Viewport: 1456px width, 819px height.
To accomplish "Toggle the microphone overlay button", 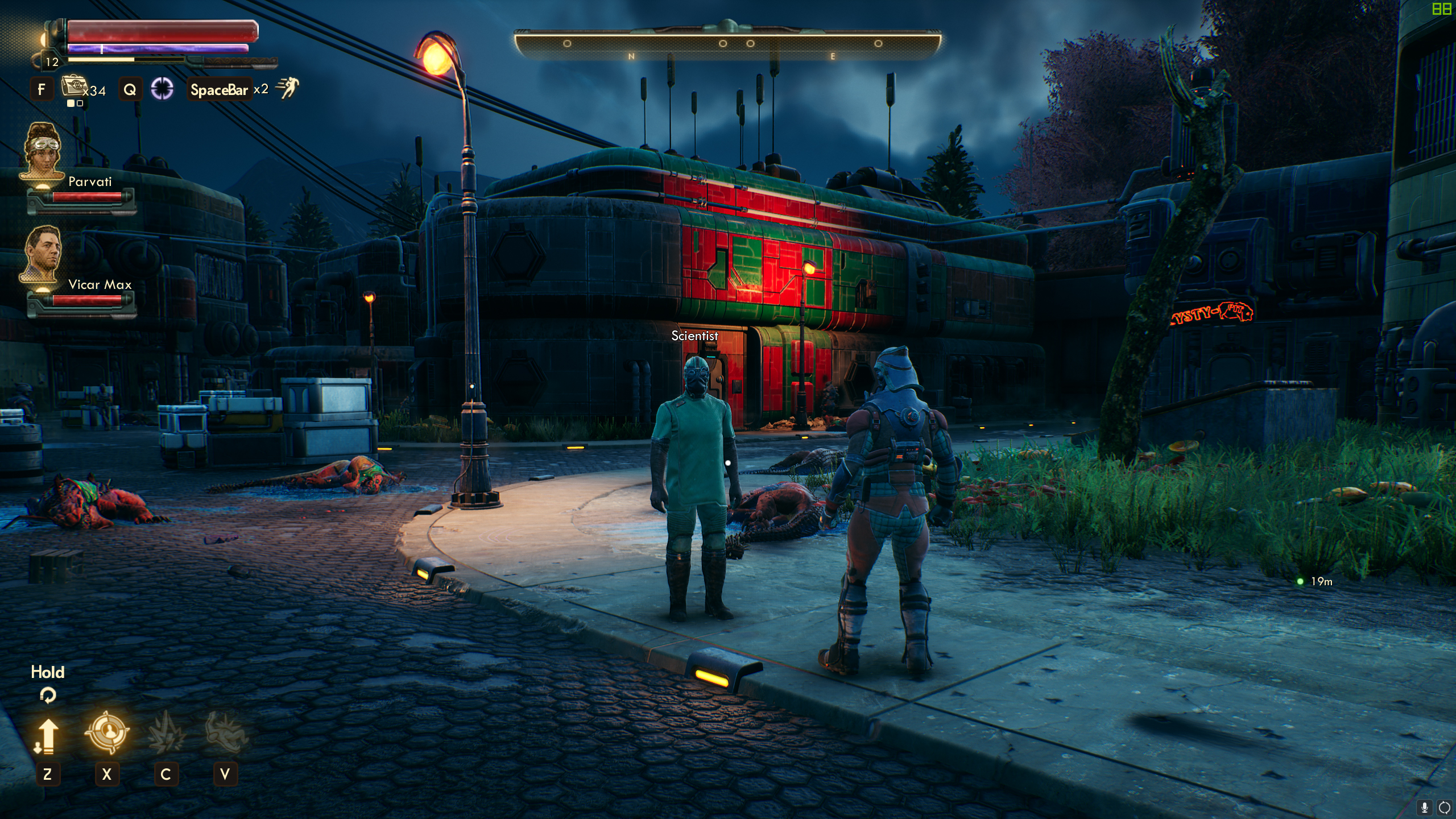I will point(1425,807).
